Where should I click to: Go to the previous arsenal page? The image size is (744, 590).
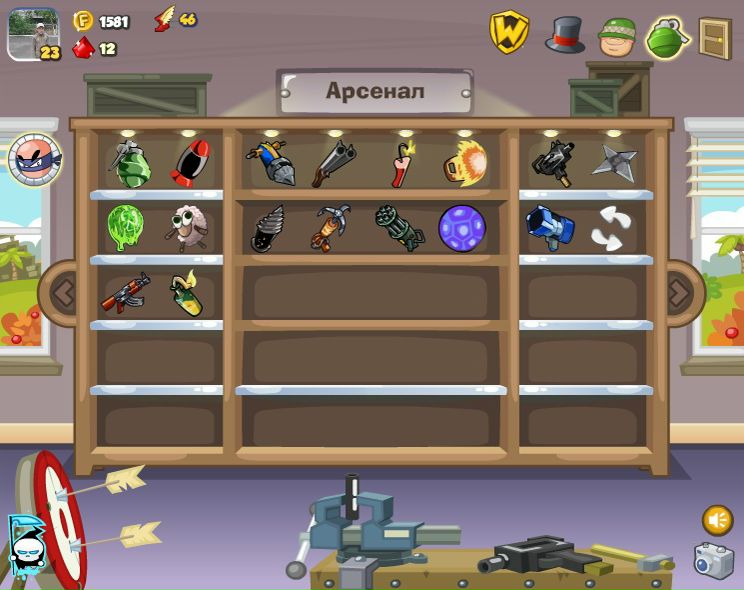coord(63,293)
